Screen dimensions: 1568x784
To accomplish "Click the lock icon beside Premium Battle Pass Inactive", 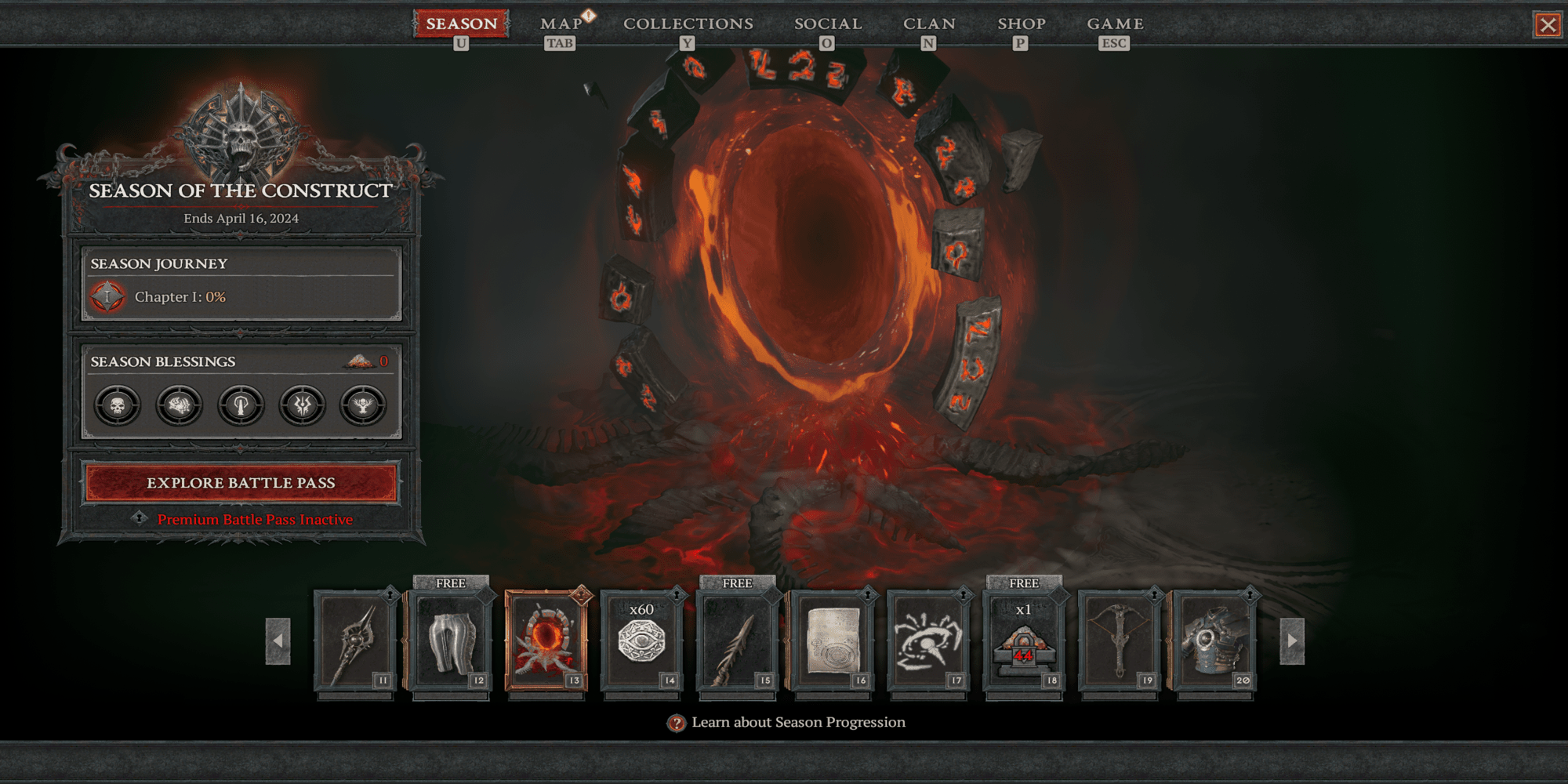I will tap(141, 519).
